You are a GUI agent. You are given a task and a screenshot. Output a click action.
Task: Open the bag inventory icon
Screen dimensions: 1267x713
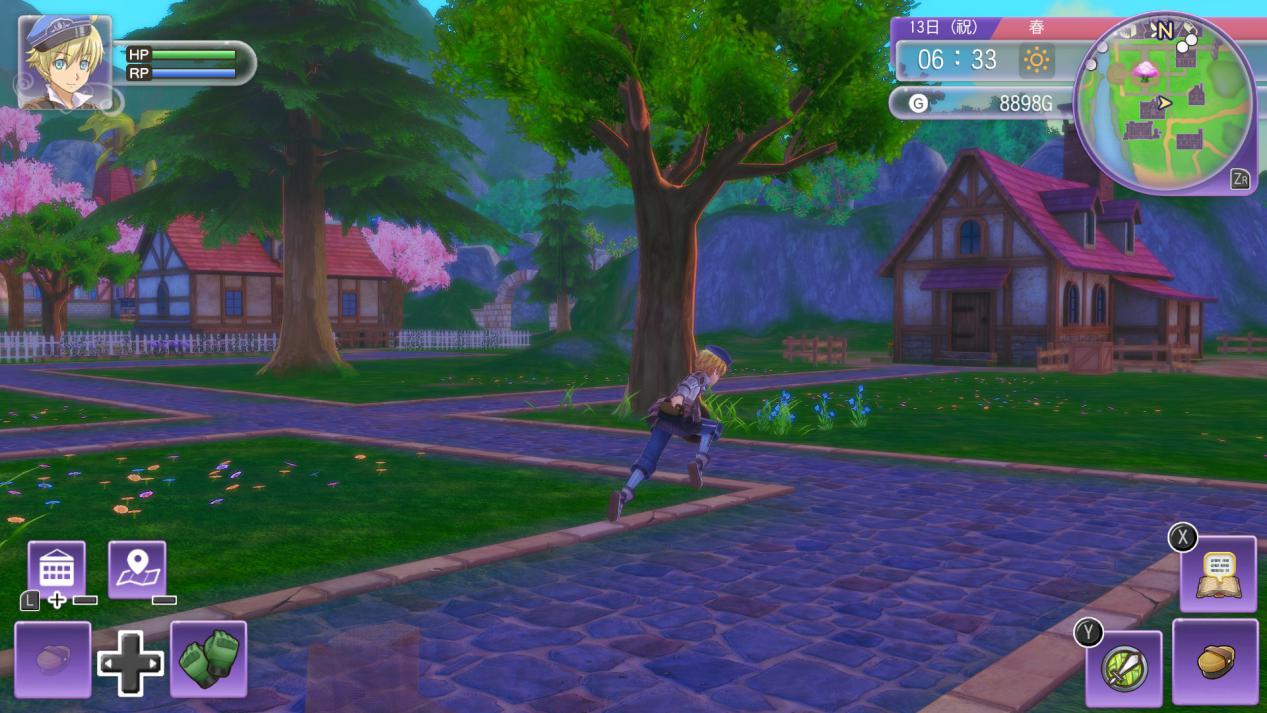tap(1215, 661)
